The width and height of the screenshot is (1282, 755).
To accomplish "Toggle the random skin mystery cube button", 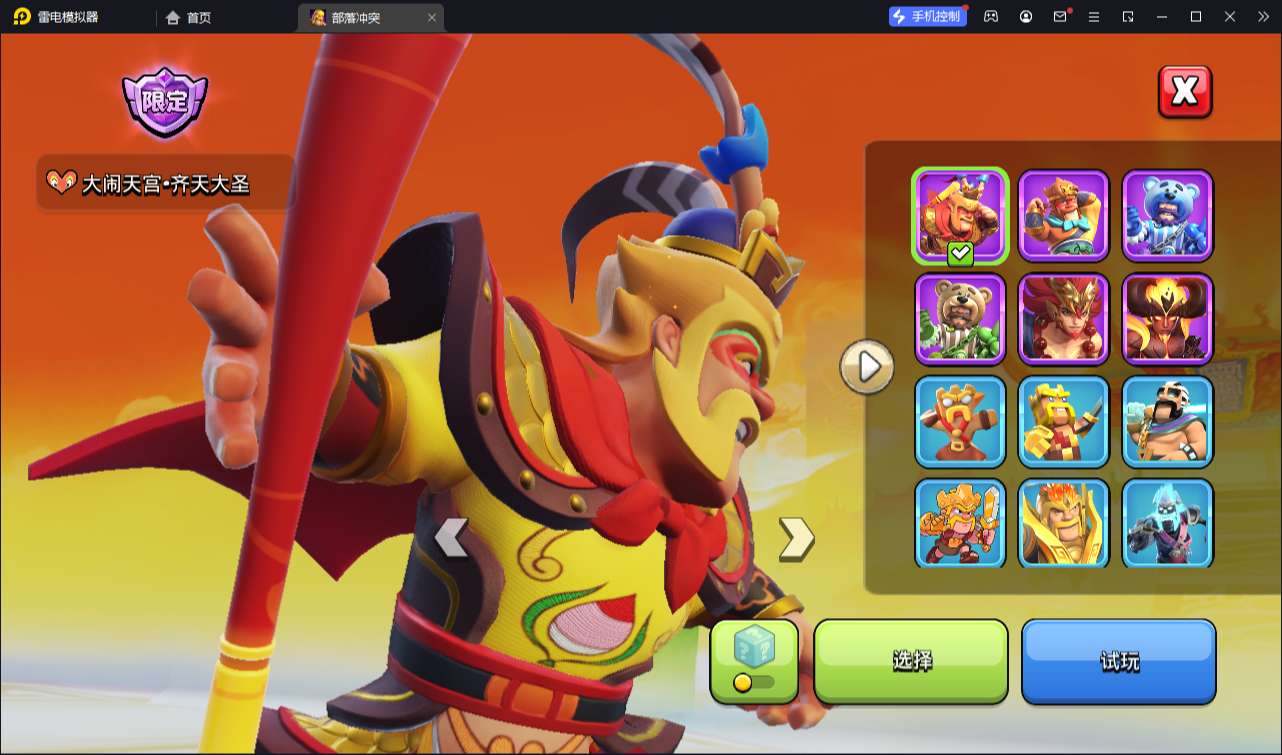I will pyautogui.click(x=754, y=660).
